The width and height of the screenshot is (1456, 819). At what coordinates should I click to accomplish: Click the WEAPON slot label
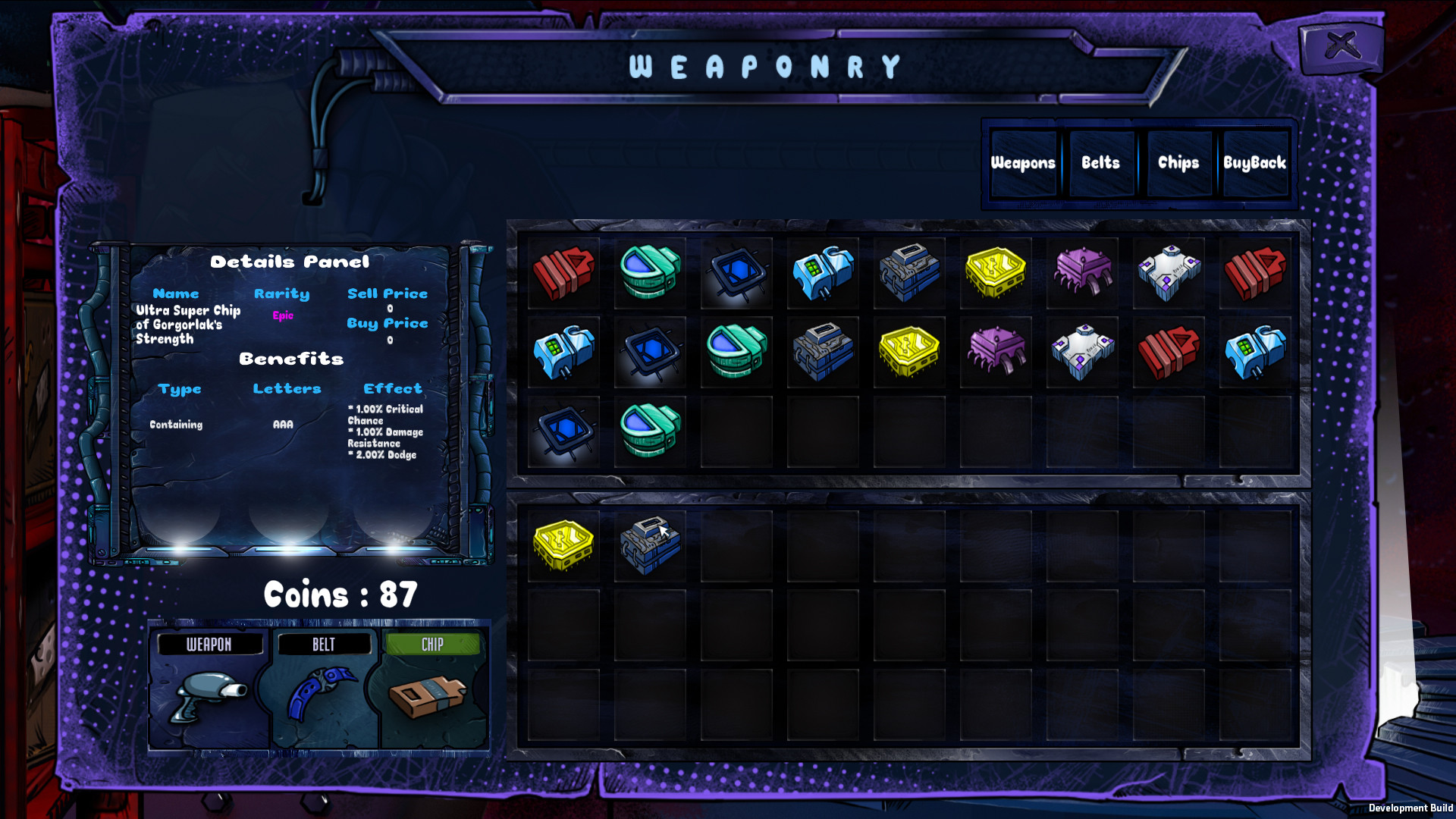pos(209,644)
